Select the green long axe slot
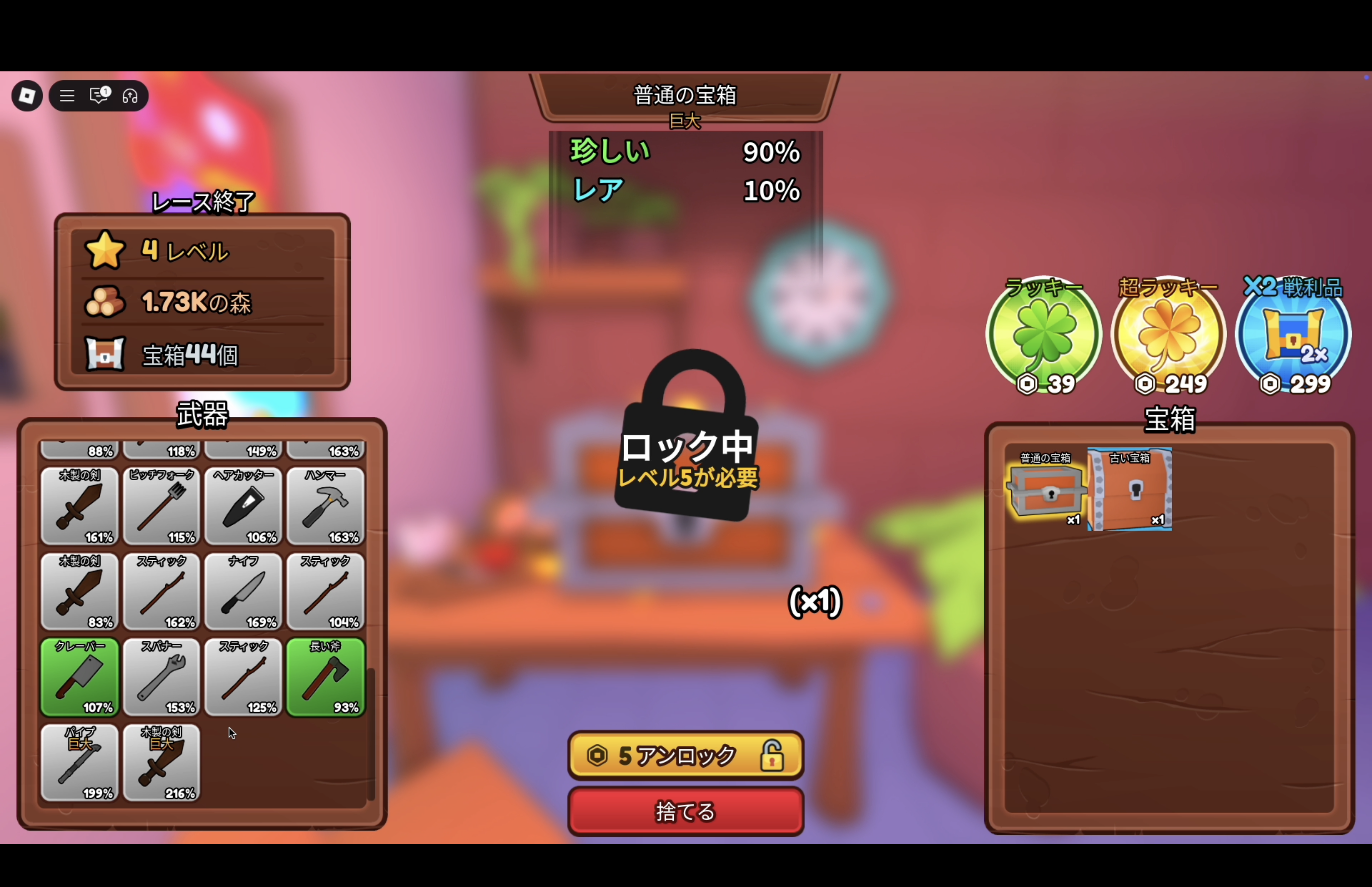The width and height of the screenshot is (1372, 887). coord(325,677)
